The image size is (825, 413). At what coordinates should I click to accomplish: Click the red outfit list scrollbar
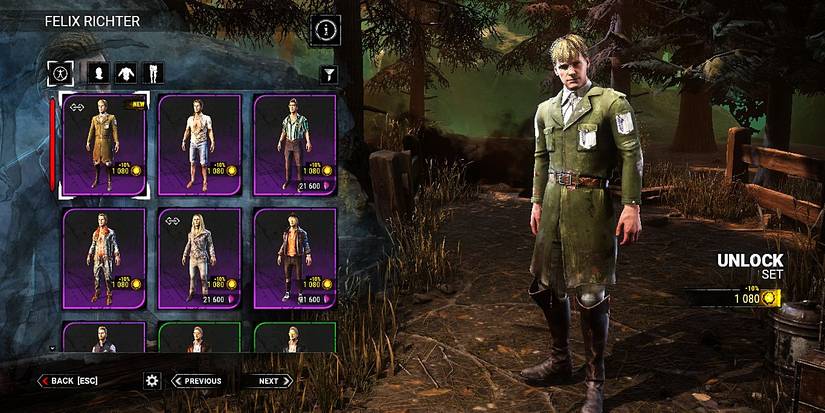(x=52, y=145)
